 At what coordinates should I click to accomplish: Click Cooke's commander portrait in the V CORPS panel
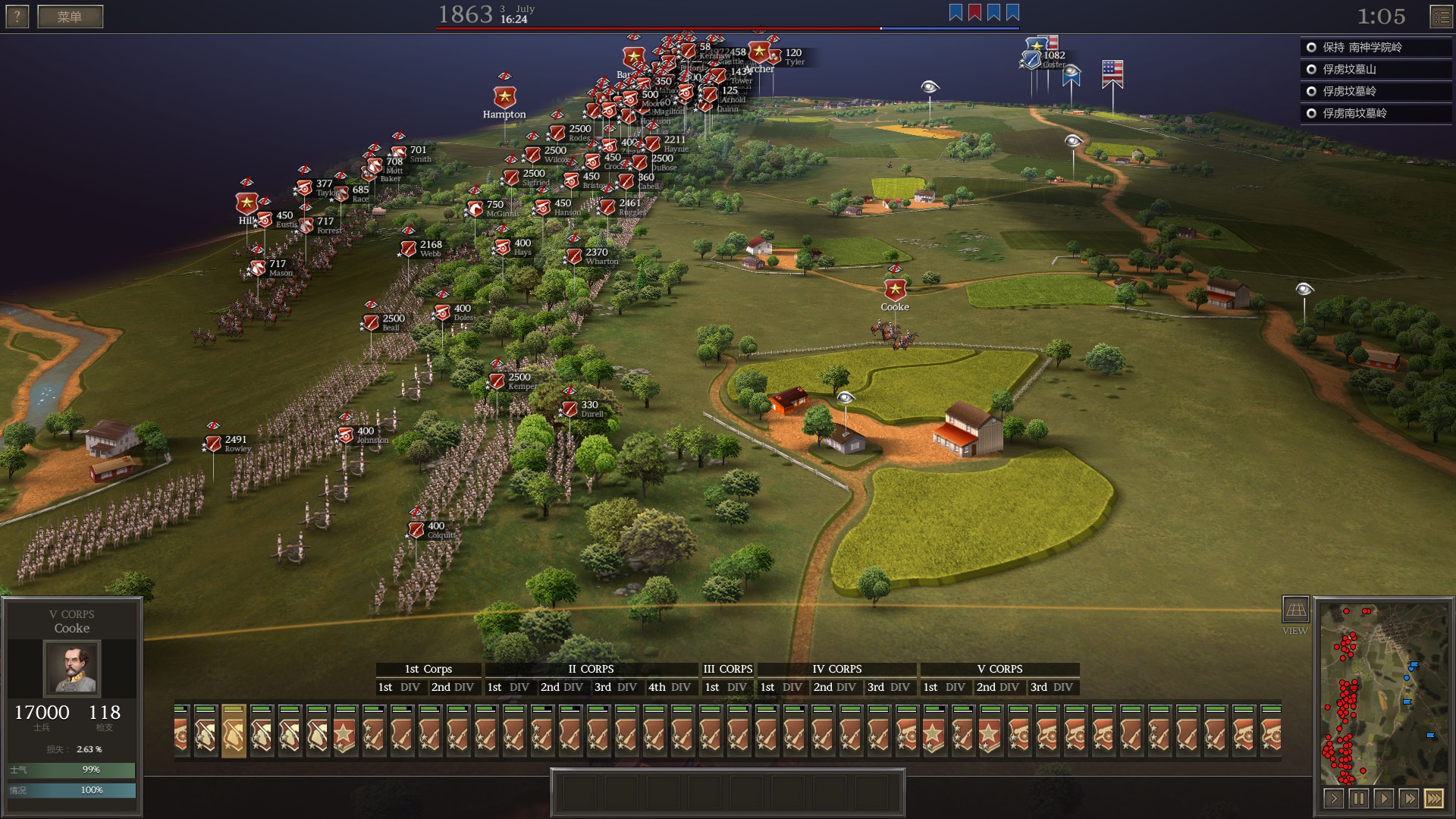(73, 667)
